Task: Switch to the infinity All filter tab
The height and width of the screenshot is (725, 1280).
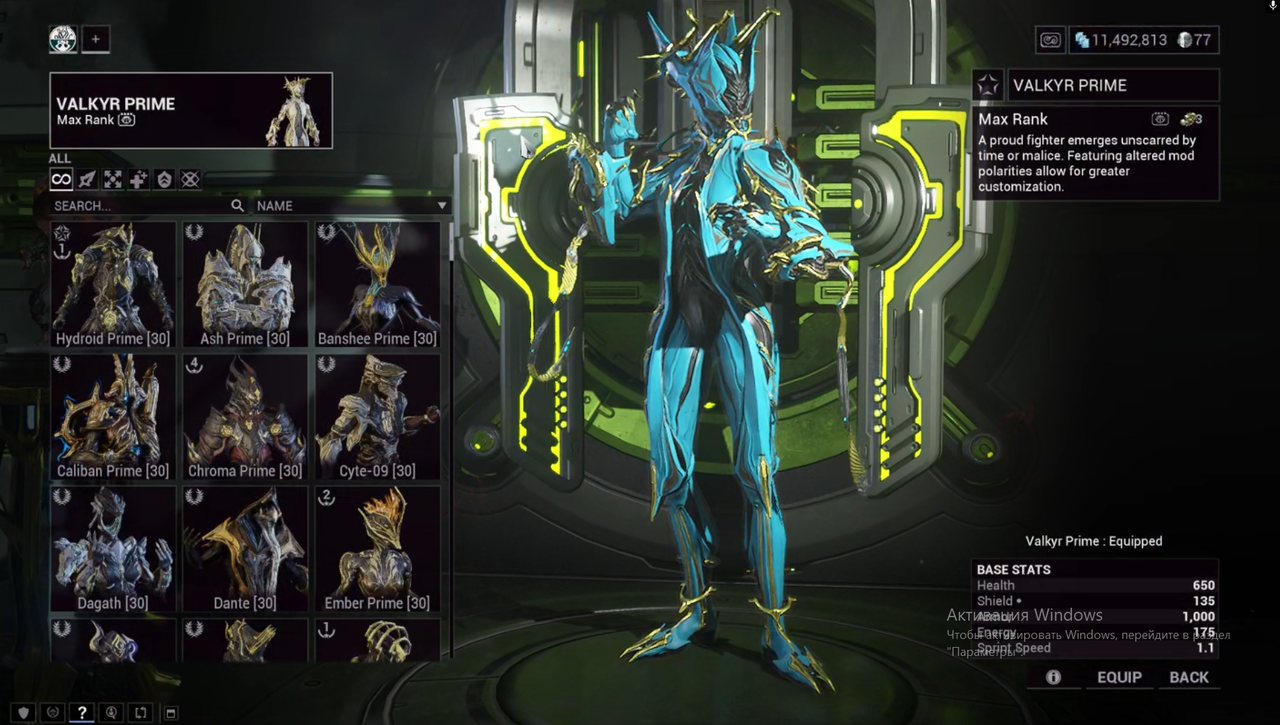Action: 62,180
